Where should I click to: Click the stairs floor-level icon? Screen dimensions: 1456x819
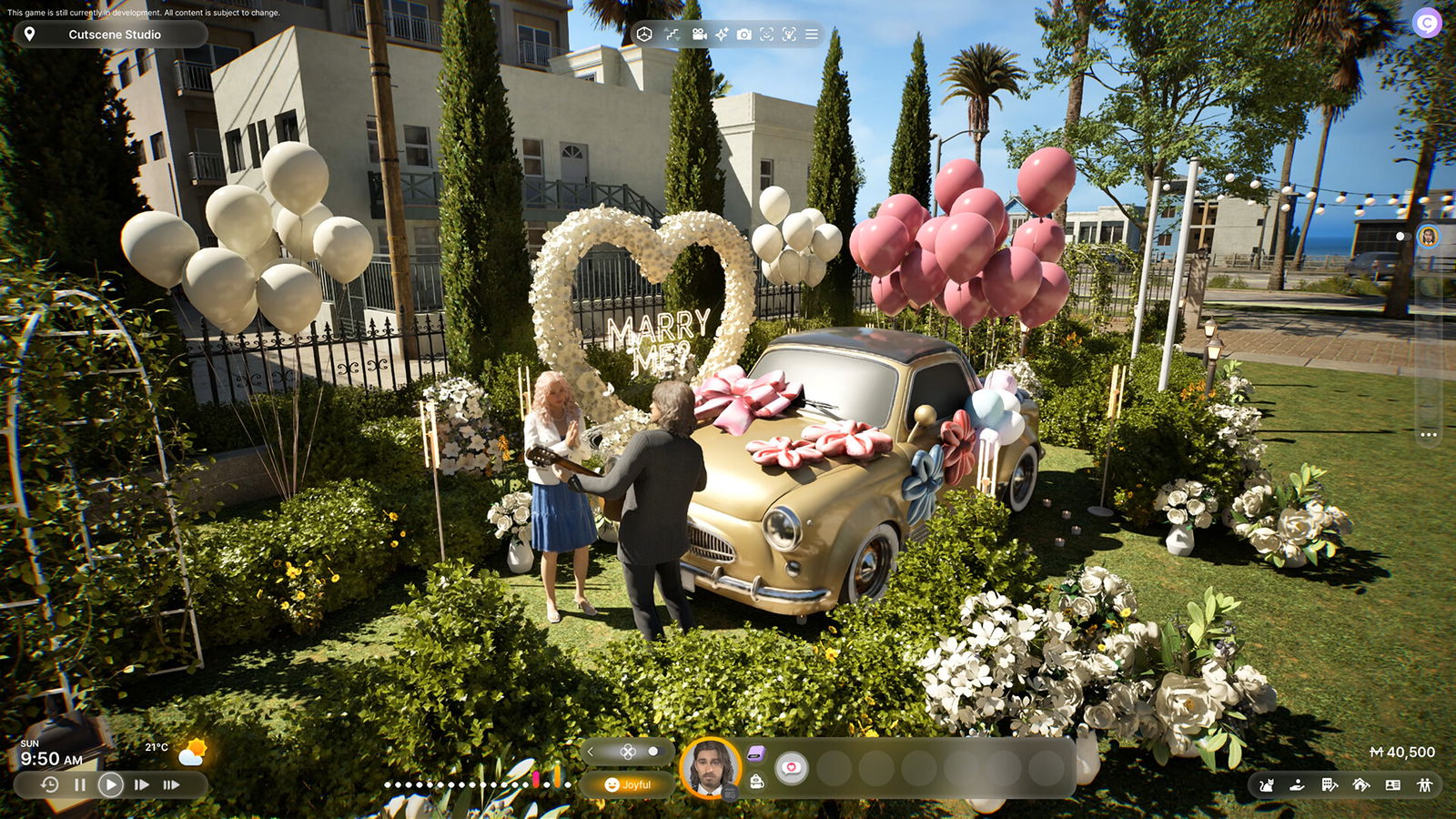[672, 35]
